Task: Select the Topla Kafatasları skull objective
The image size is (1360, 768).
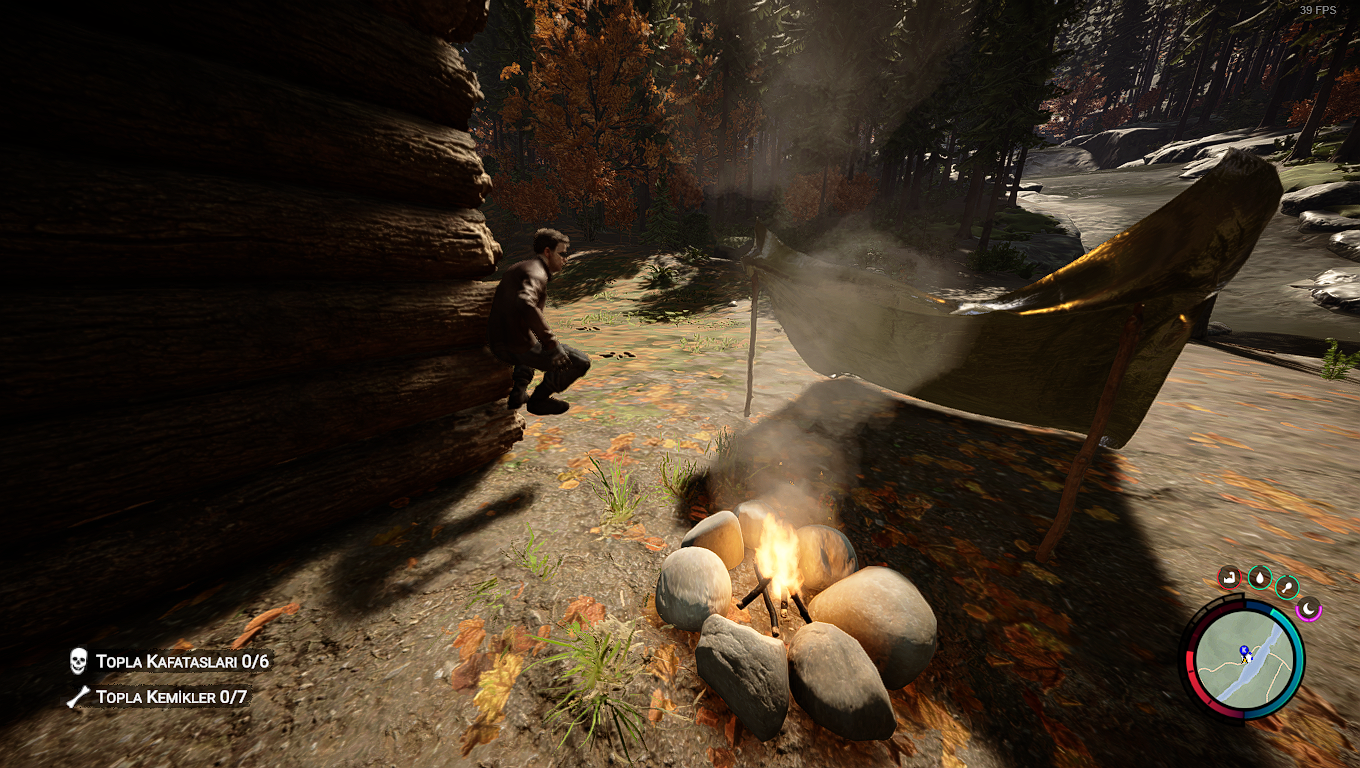Action: tap(170, 661)
